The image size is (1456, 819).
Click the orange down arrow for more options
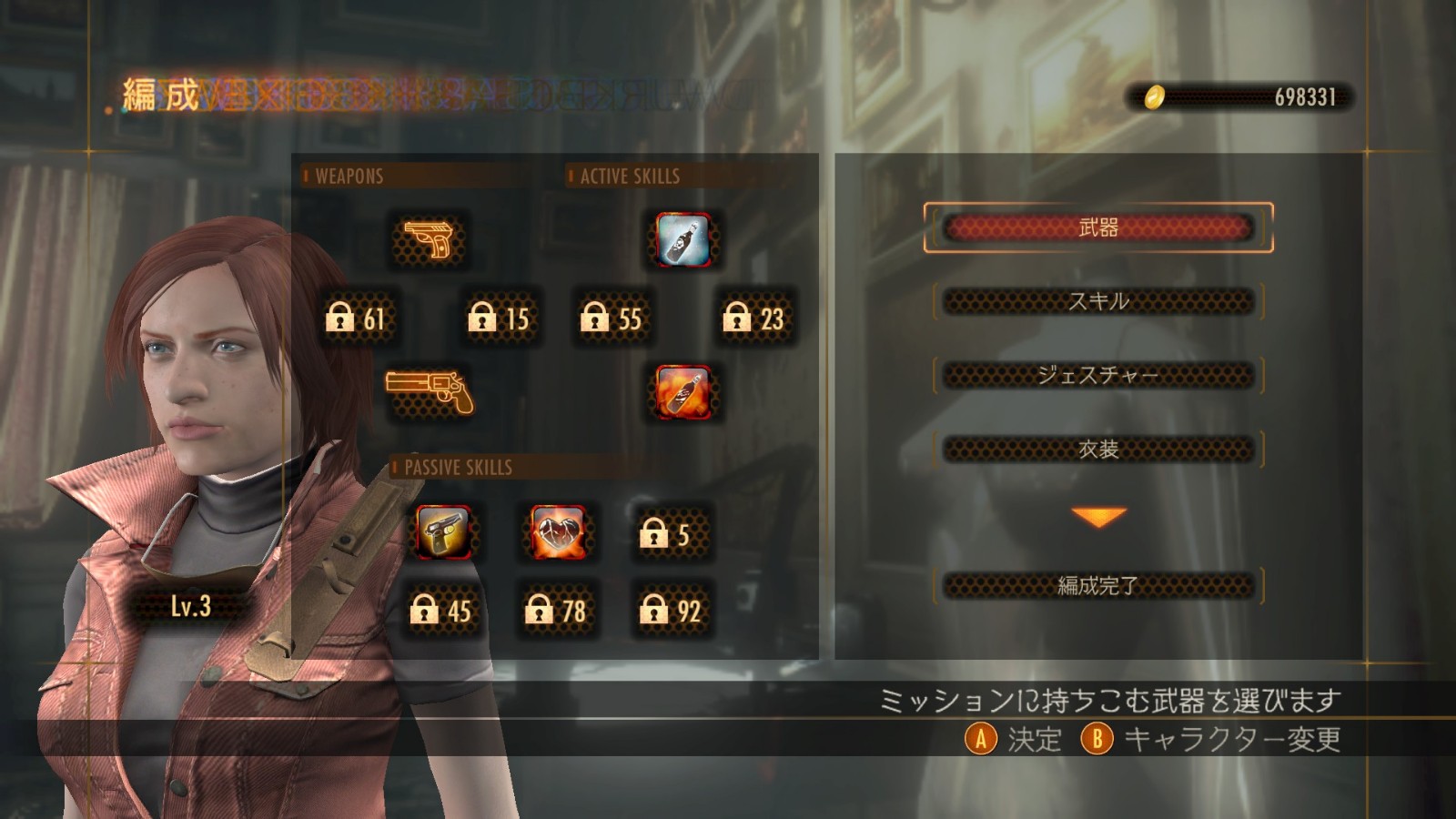tap(1098, 517)
